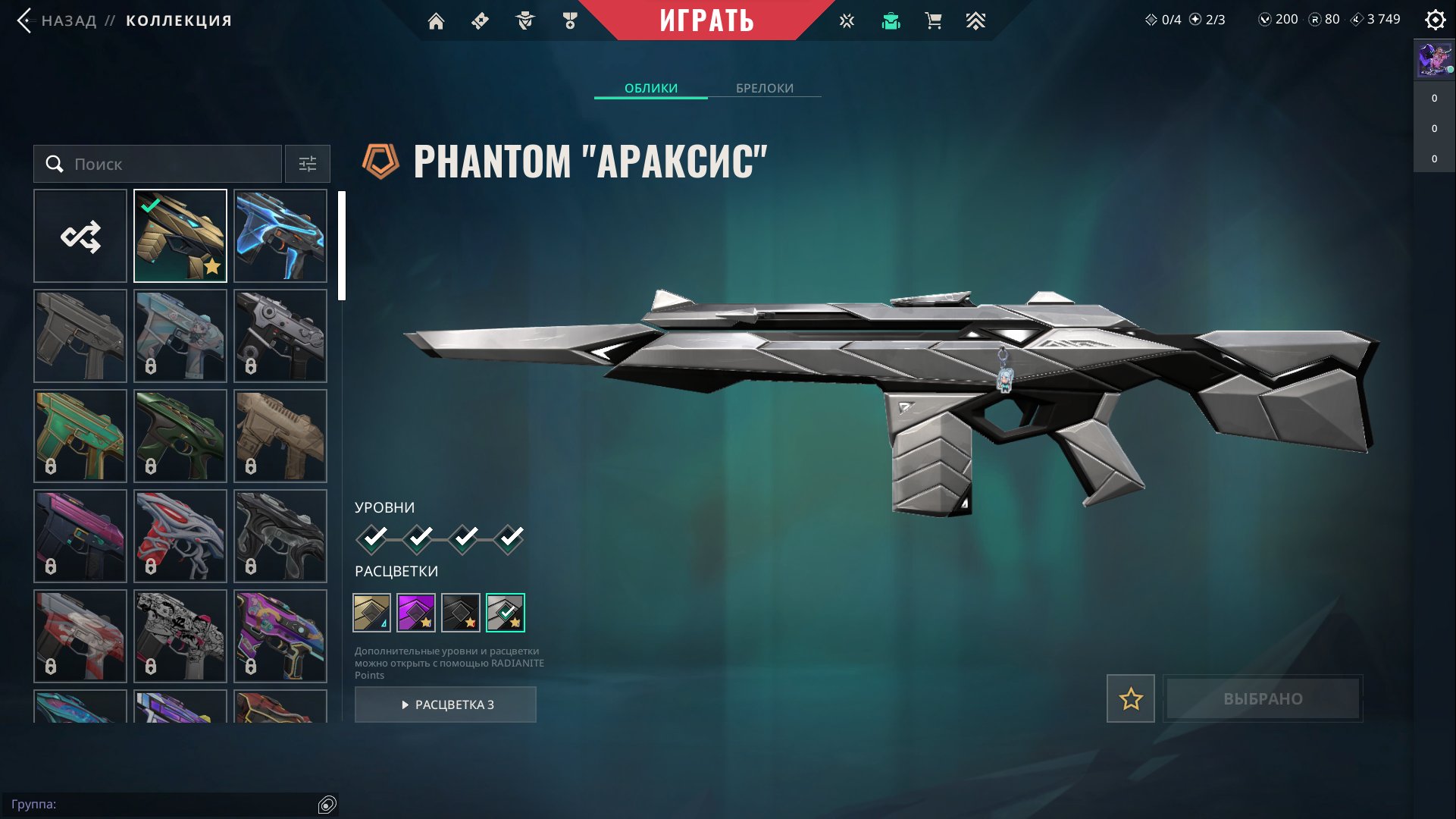The width and height of the screenshot is (1456, 819).
Task: Select the black color variant swatch
Action: 461,613
